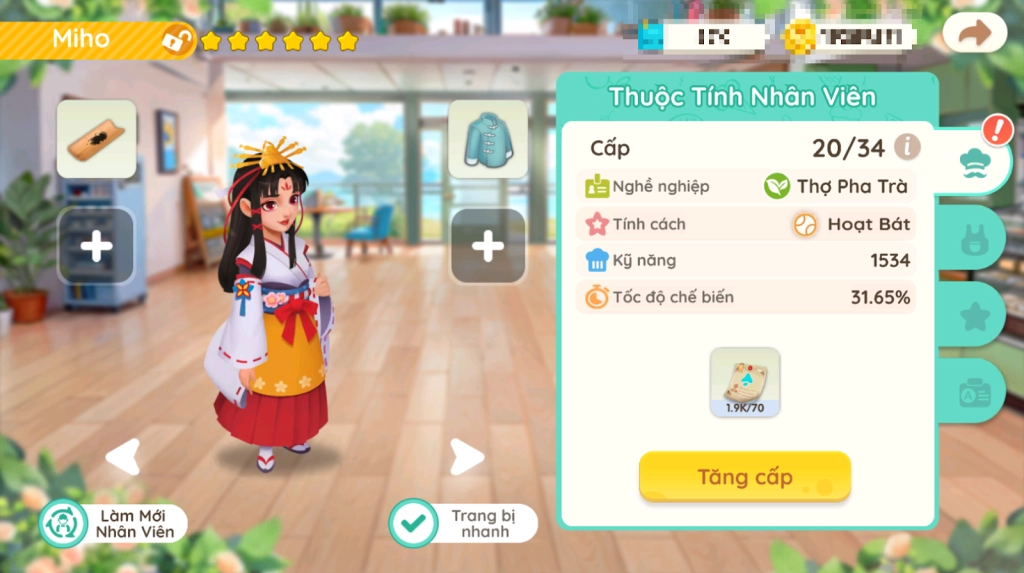The height and width of the screenshot is (573, 1024).
Task: Select the blue jacket equipment slot
Action: pyautogui.click(x=488, y=139)
